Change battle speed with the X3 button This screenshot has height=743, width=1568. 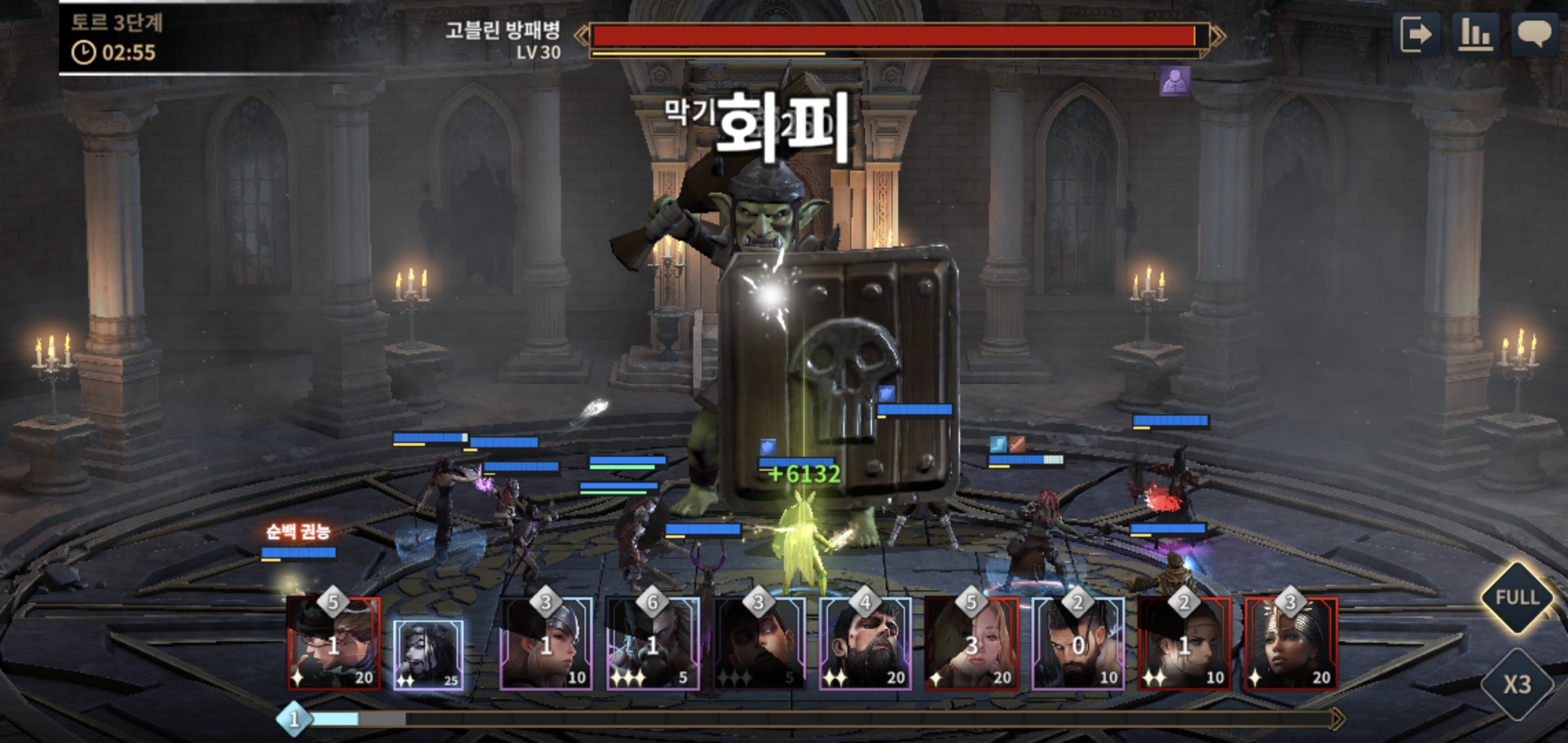pos(1517,684)
